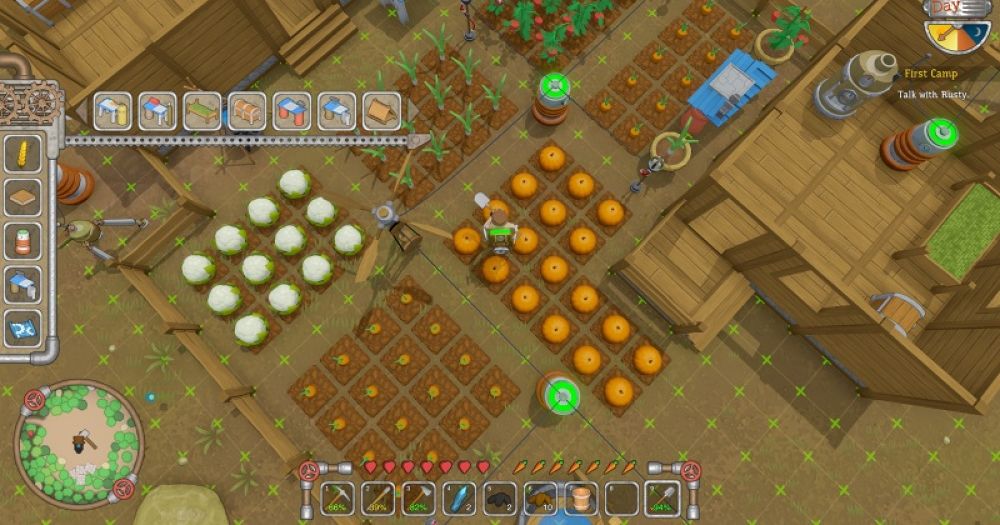Choose the preserve jar category
Viewport: 1000px width, 525px height.
coord(22,241)
